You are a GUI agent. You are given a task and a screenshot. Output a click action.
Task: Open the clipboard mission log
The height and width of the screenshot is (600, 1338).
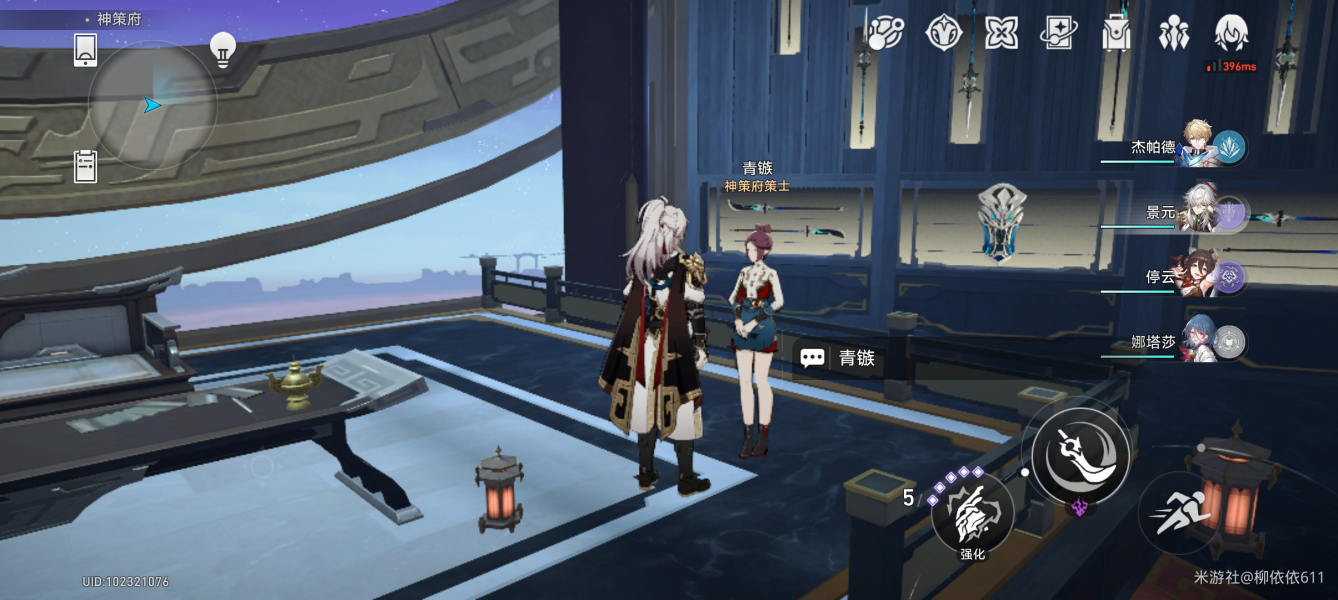click(x=86, y=166)
